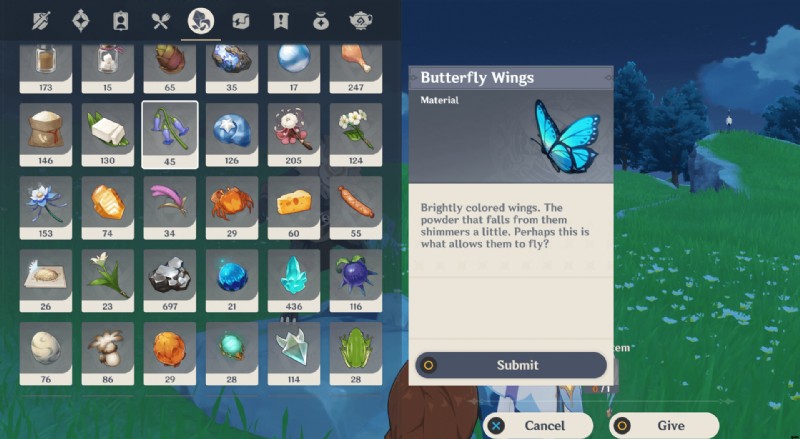Select the sausage item slot
Viewport: 800px width, 439px height.
click(x=356, y=203)
